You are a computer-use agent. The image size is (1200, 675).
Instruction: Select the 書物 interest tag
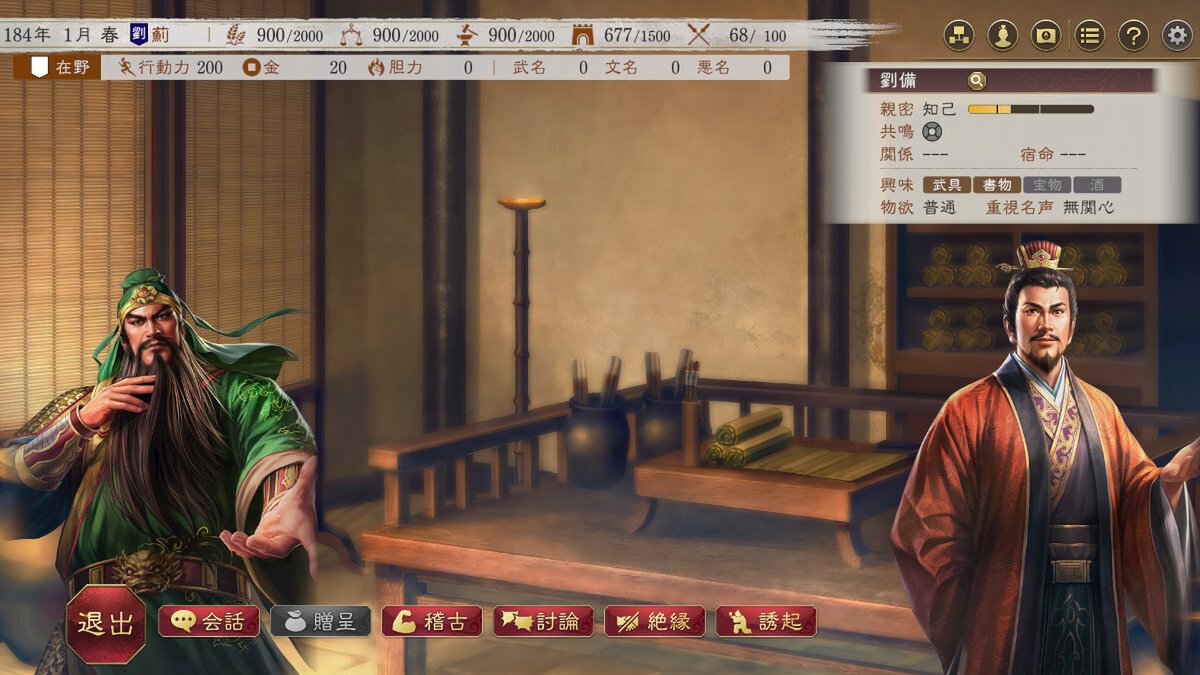click(x=997, y=185)
